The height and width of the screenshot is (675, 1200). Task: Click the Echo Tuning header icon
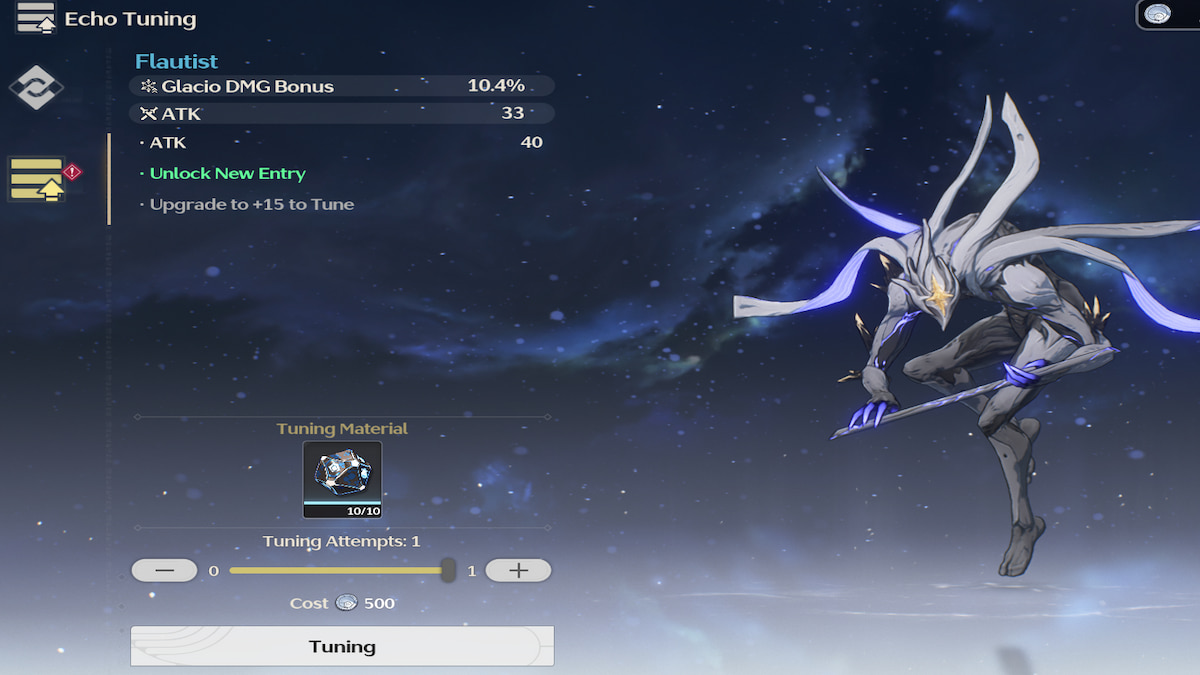point(36,18)
